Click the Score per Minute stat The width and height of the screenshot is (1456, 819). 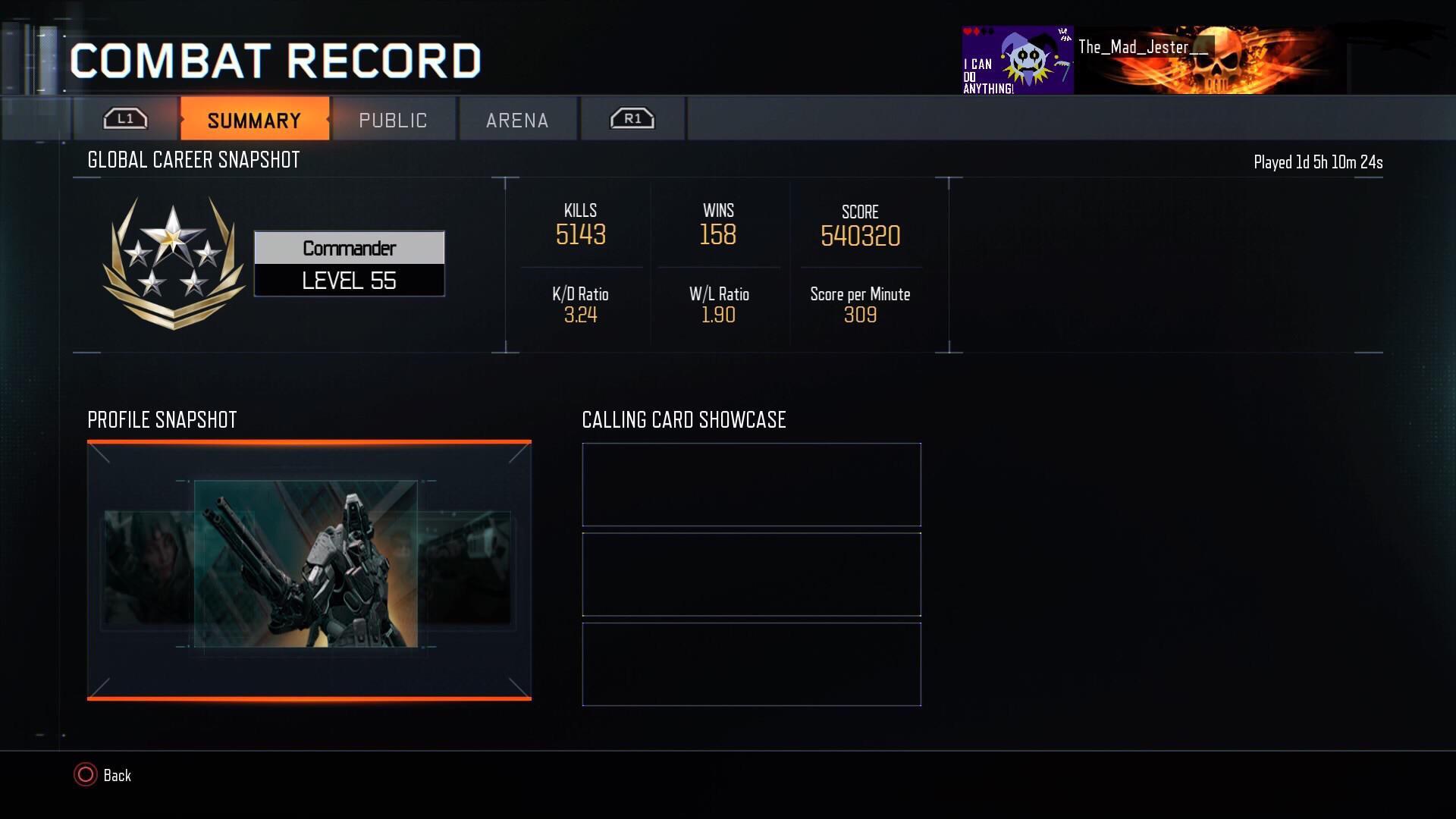(859, 305)
